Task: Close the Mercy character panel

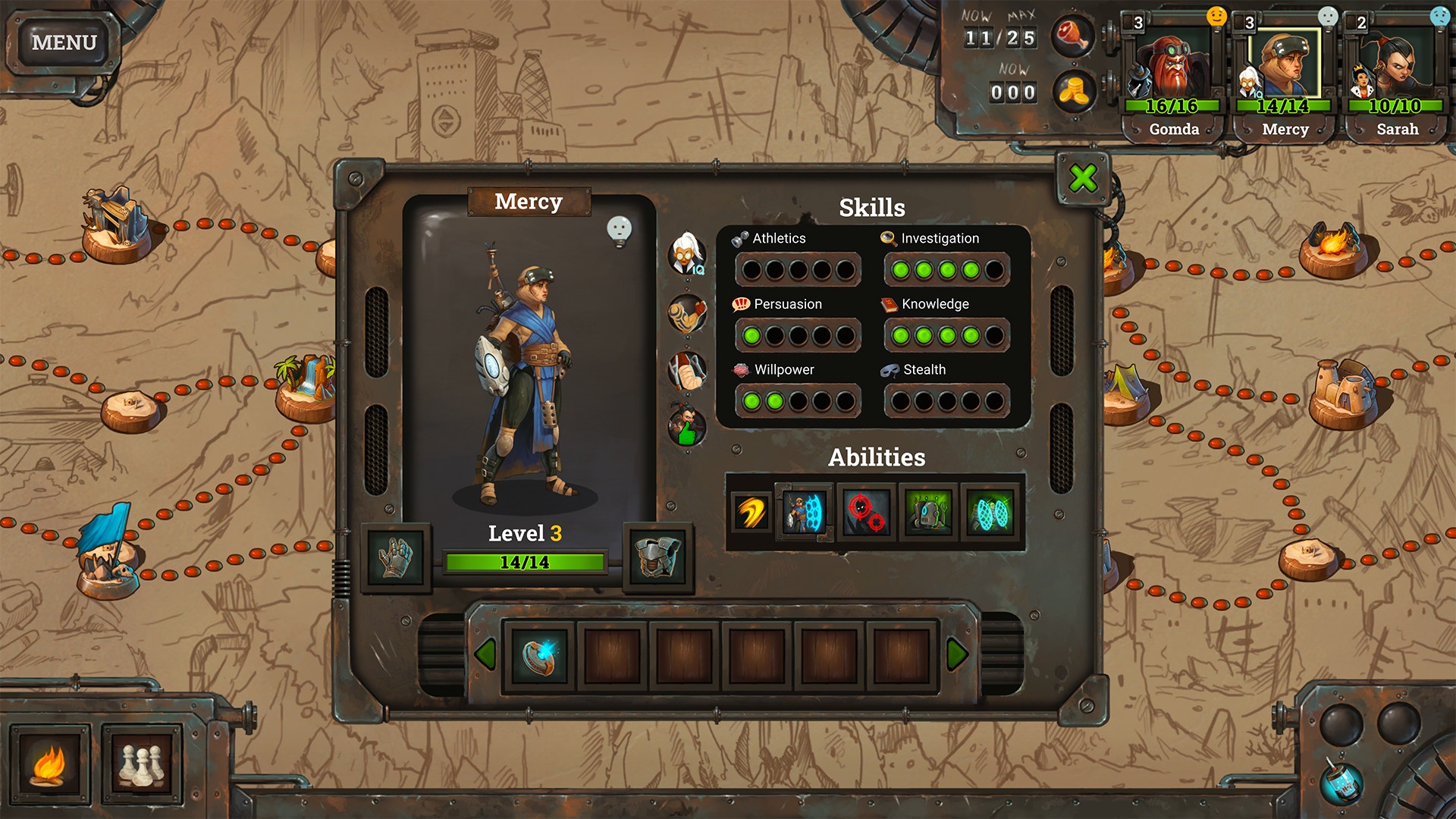Action: [x=1083, y=179]
